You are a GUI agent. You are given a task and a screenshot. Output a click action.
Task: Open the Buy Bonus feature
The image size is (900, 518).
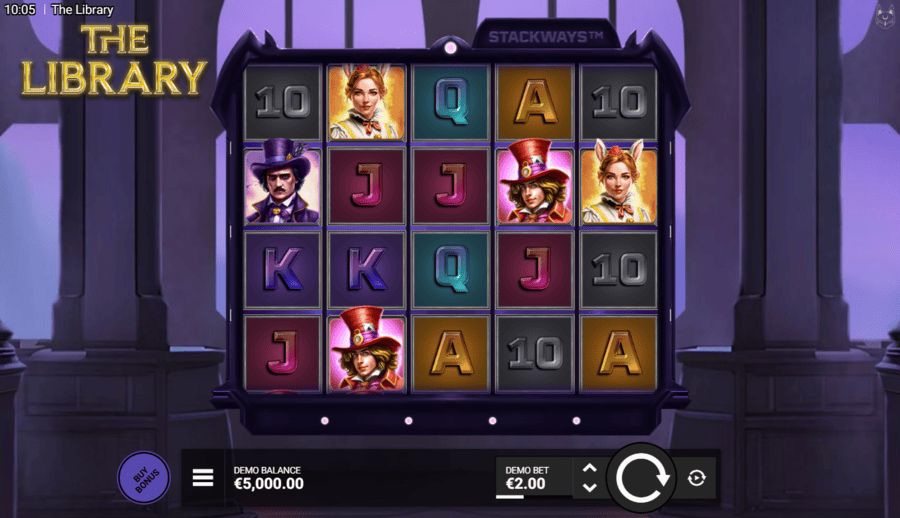click(143, 477)
